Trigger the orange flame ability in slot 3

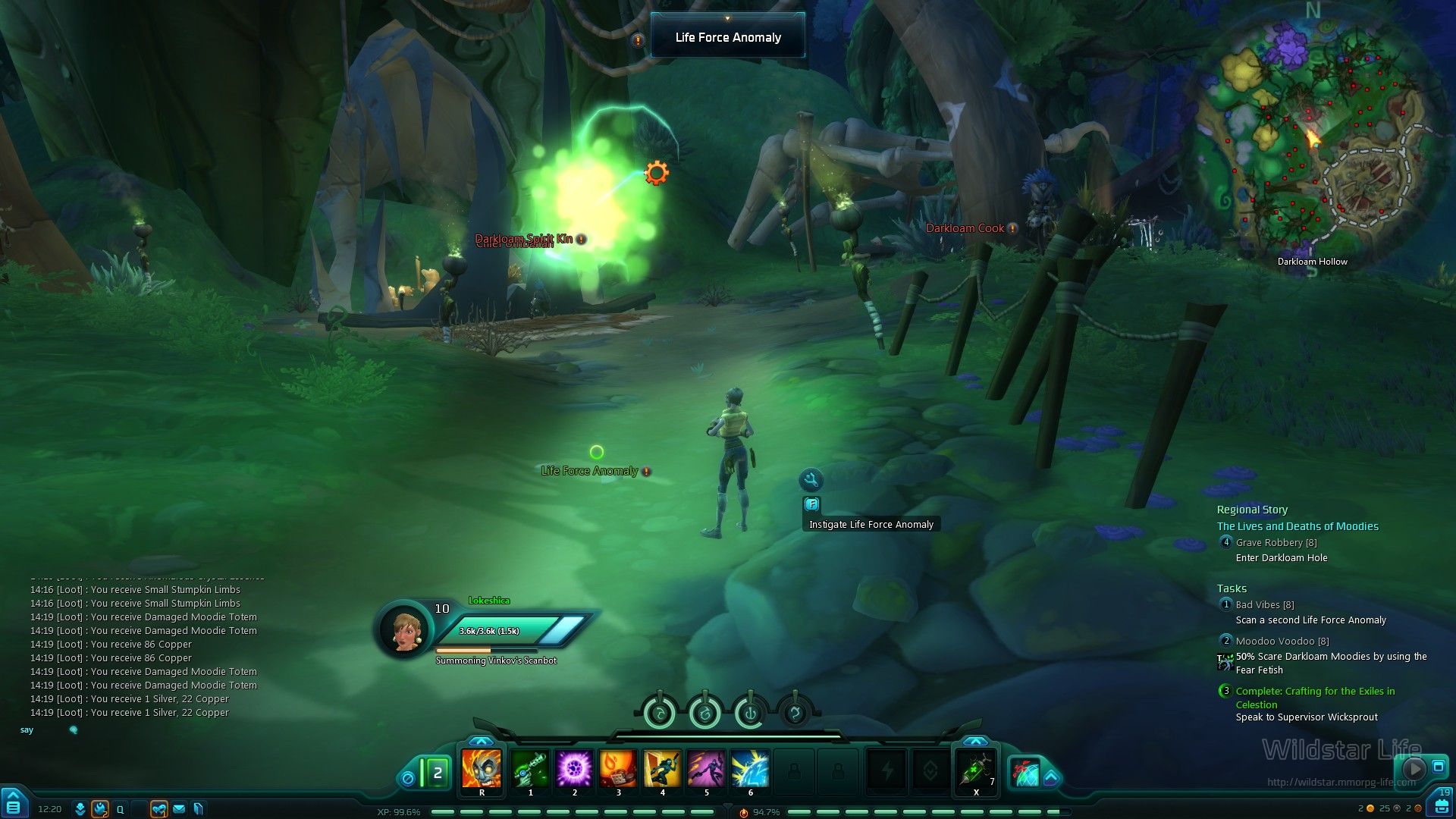click(x=618, y=770)
